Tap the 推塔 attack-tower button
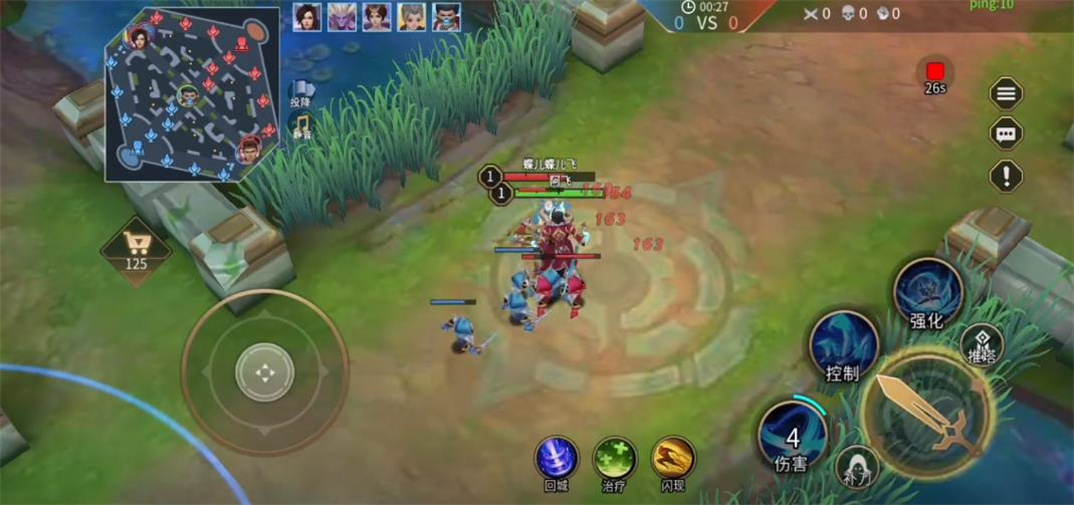Viewport: 1074px width, 505px height. point(982,345)
